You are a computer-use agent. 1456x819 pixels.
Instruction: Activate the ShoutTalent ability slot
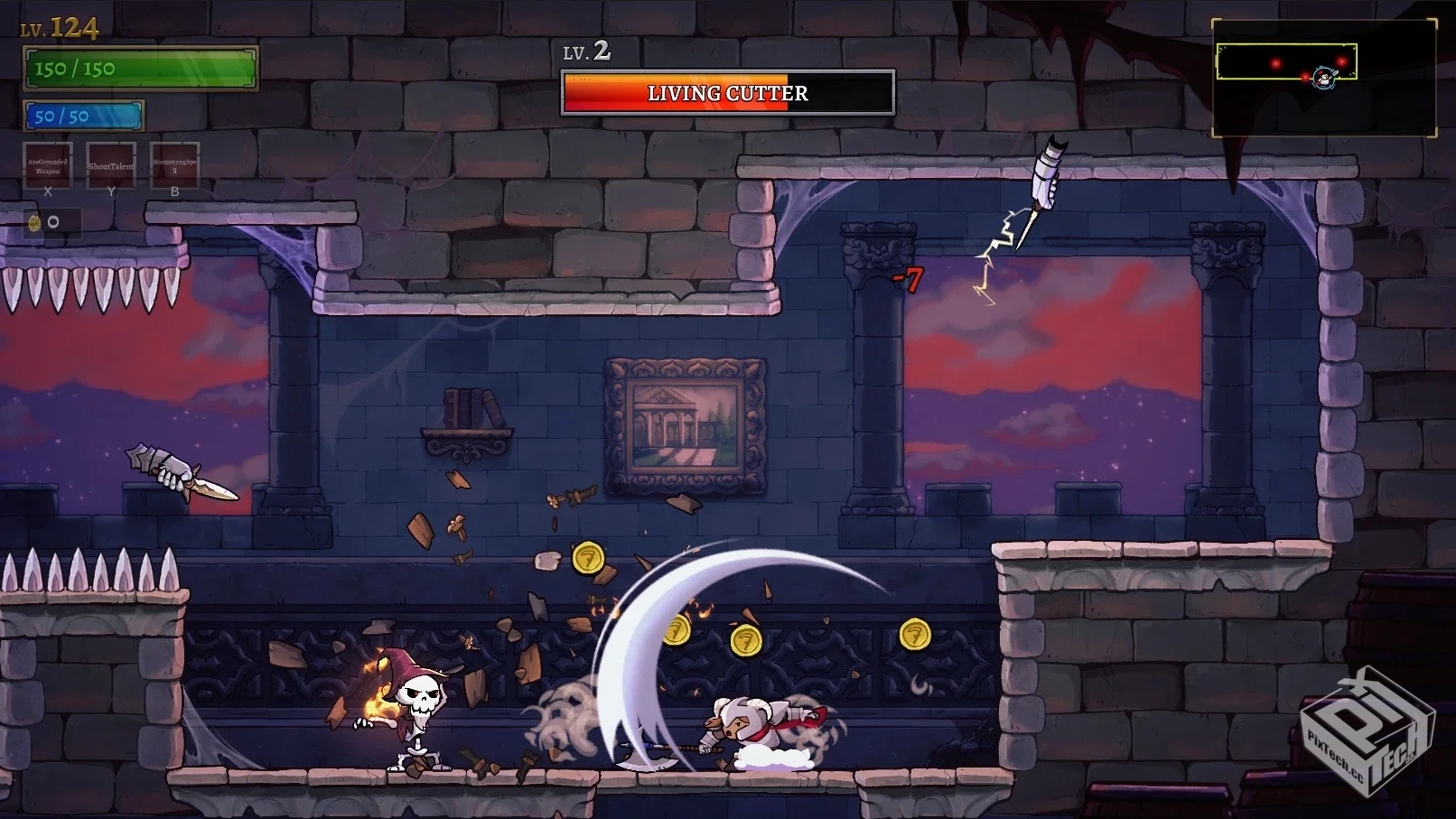[x=111, y=165]
